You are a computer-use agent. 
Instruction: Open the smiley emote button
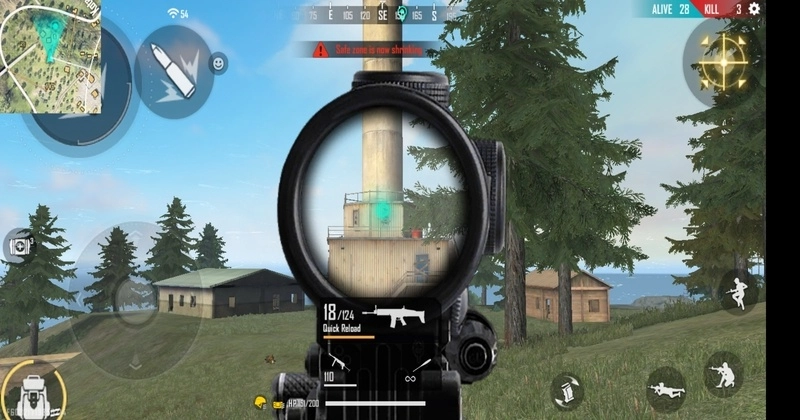(218, 64)
